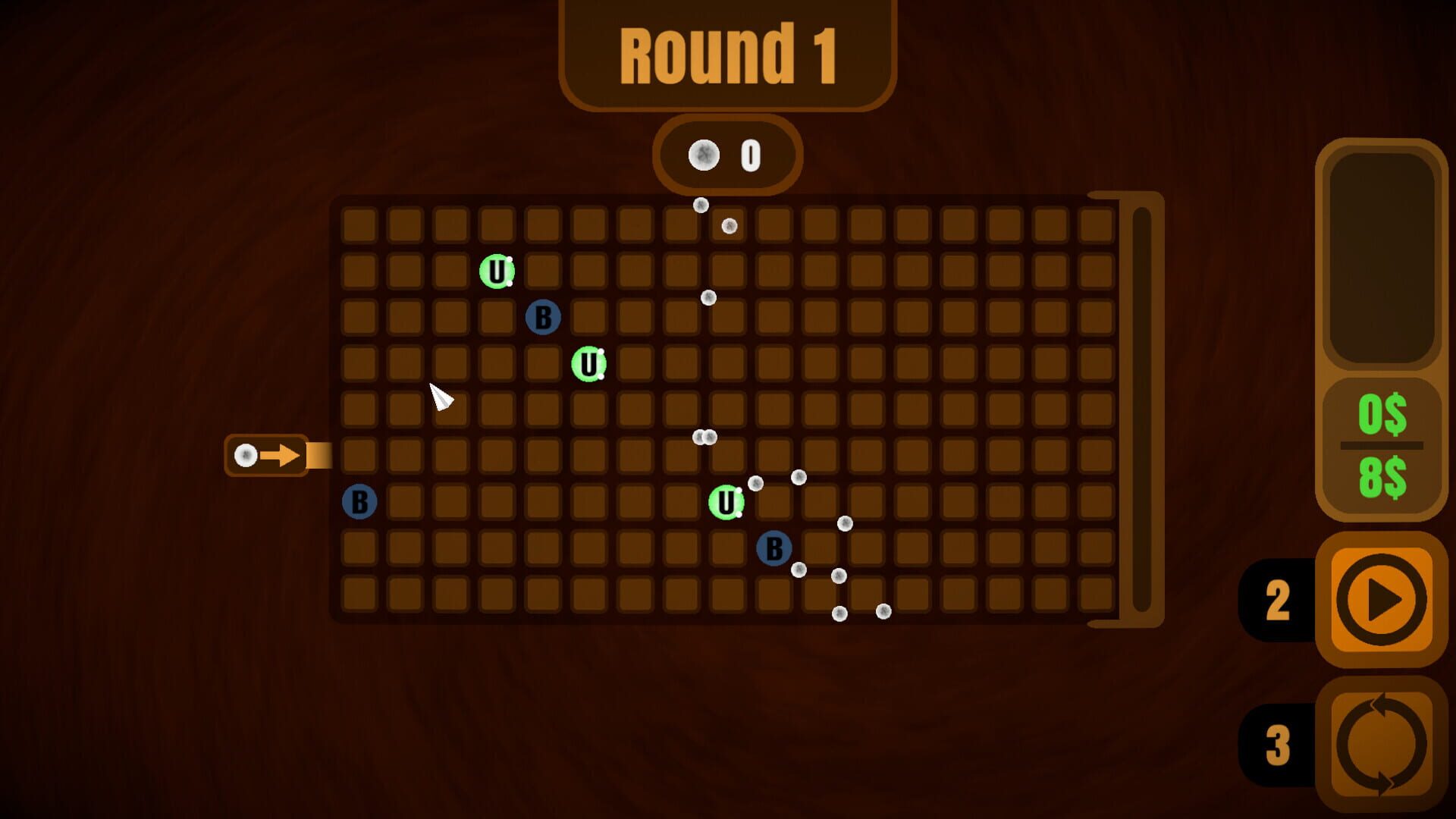Click the ball count showing 0
This screenshot has width=1456, height=819.
click(x=749, y=155)
